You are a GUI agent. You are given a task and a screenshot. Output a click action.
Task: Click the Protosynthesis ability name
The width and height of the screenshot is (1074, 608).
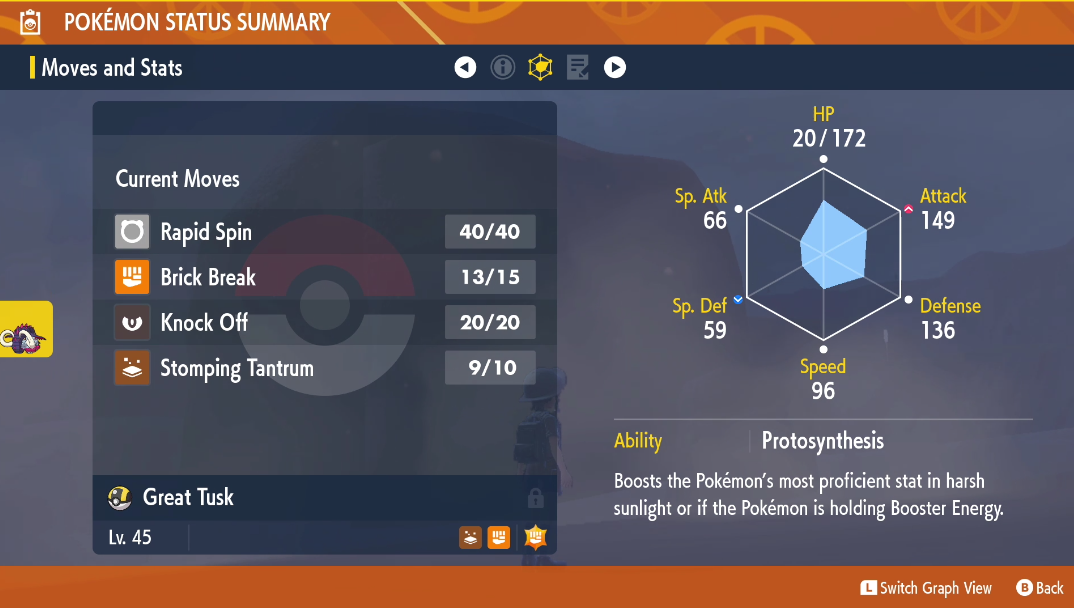822,441
